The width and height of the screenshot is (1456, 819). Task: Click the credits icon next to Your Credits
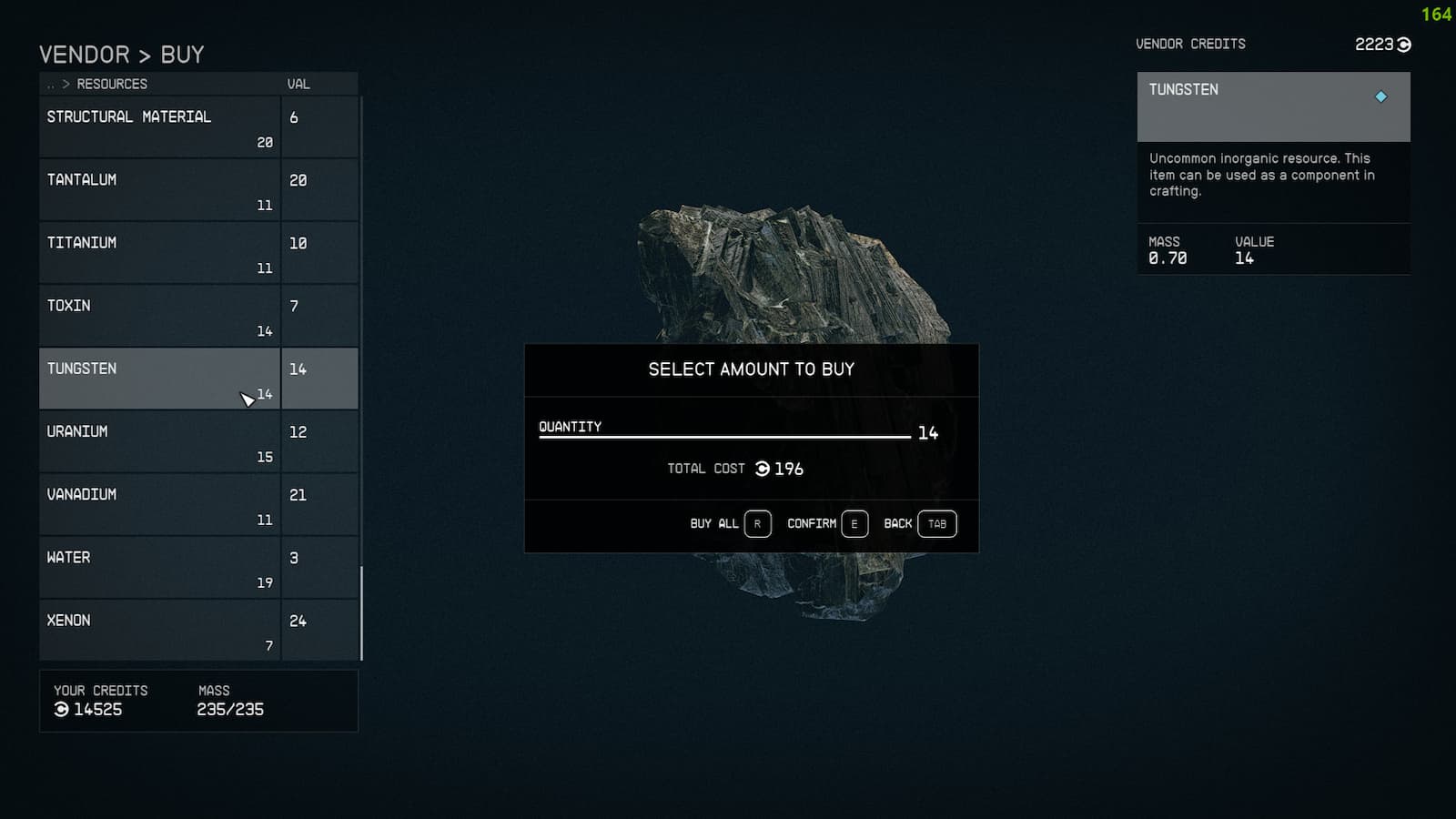(60, 710)
